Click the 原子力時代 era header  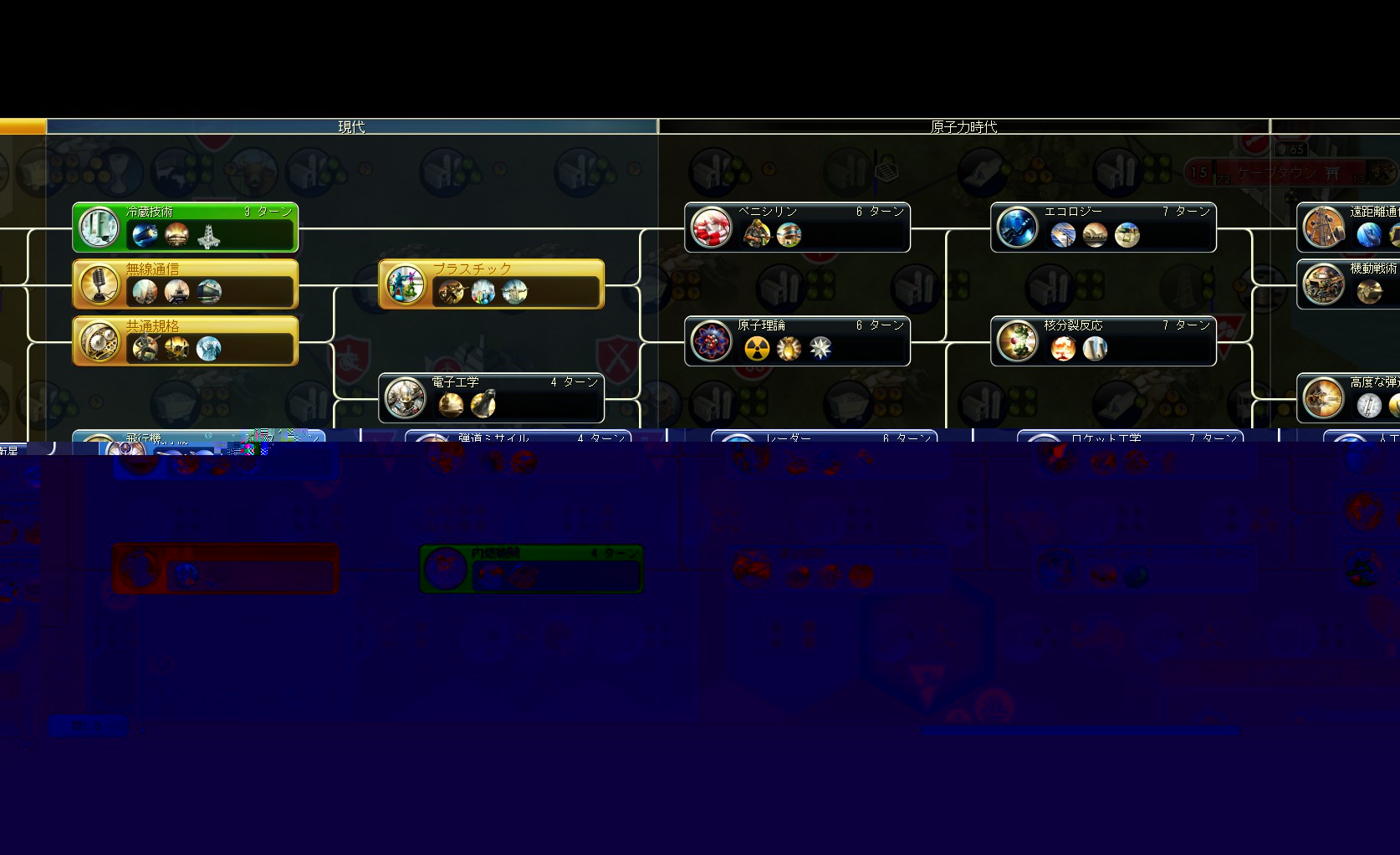click(963, 126)
